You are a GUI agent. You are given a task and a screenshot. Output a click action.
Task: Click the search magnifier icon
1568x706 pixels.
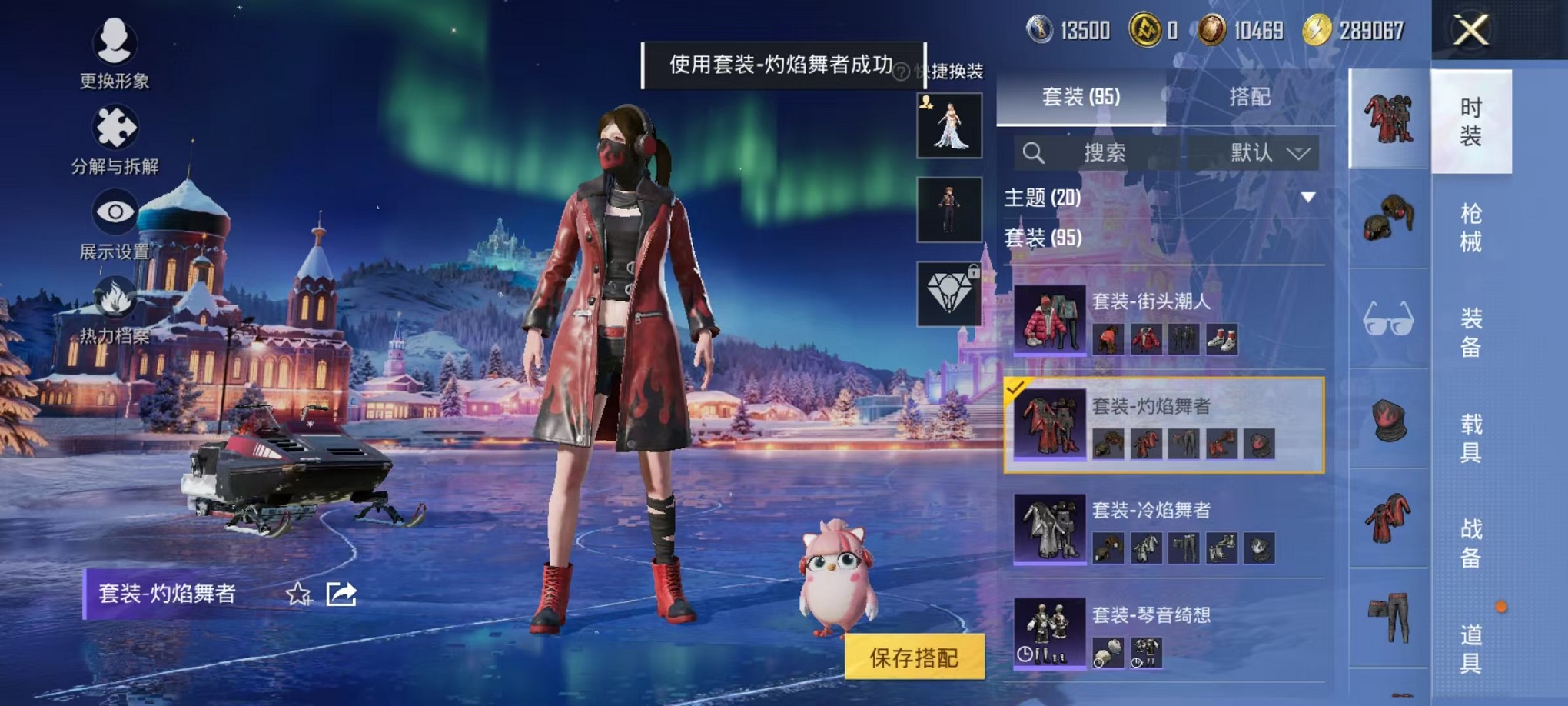click(1035, 152)
